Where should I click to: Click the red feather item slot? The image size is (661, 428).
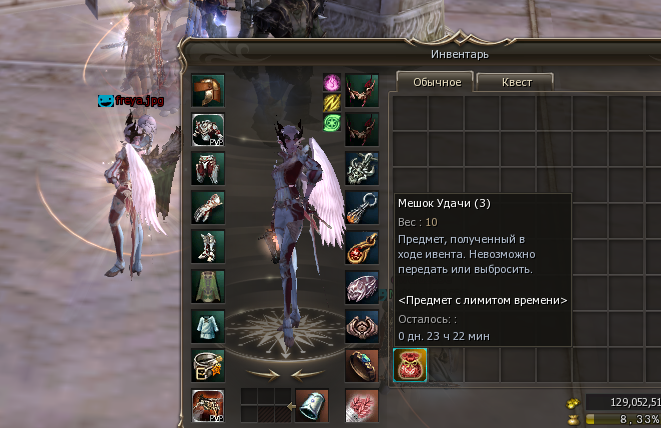362,405
